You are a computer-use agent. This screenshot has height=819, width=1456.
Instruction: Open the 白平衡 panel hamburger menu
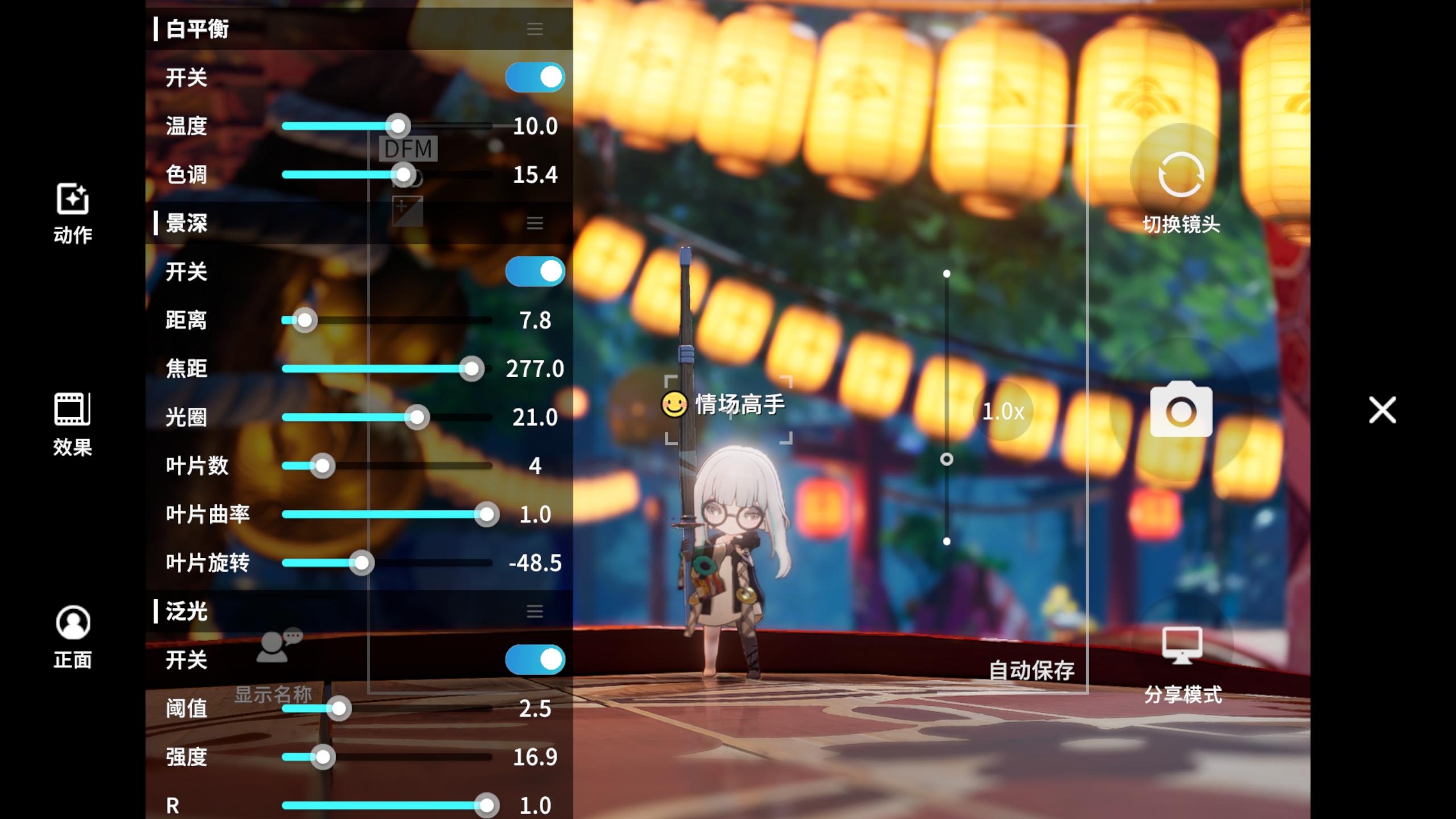(x=533, y=28)
